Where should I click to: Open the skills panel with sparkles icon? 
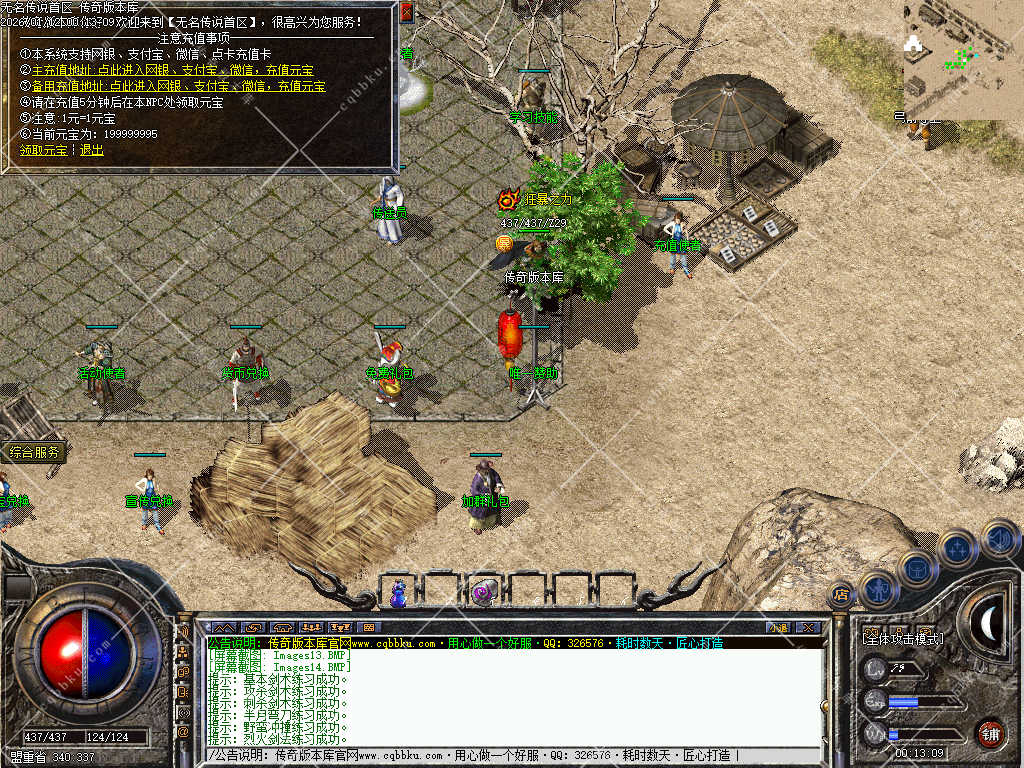958,548
